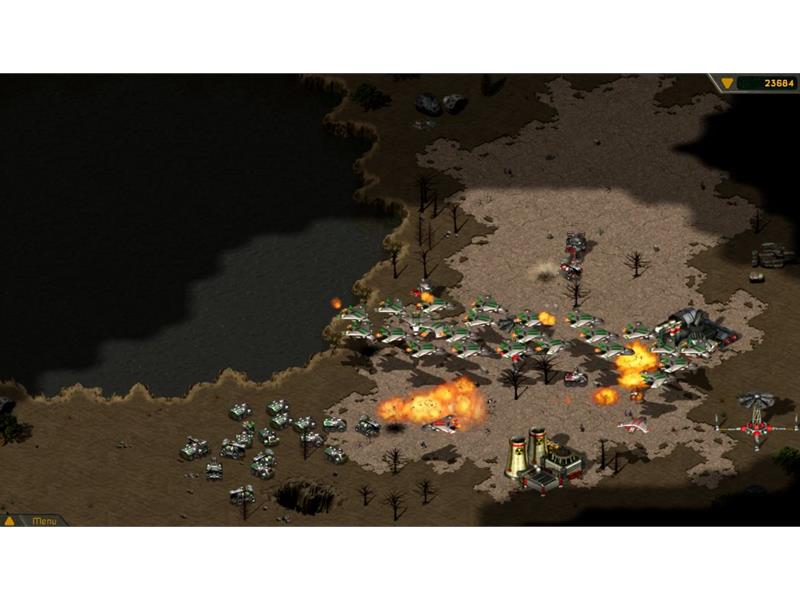This screenshot has width=800, height=600.
Task: Open the Menu button
Action: tap(44, 520)
